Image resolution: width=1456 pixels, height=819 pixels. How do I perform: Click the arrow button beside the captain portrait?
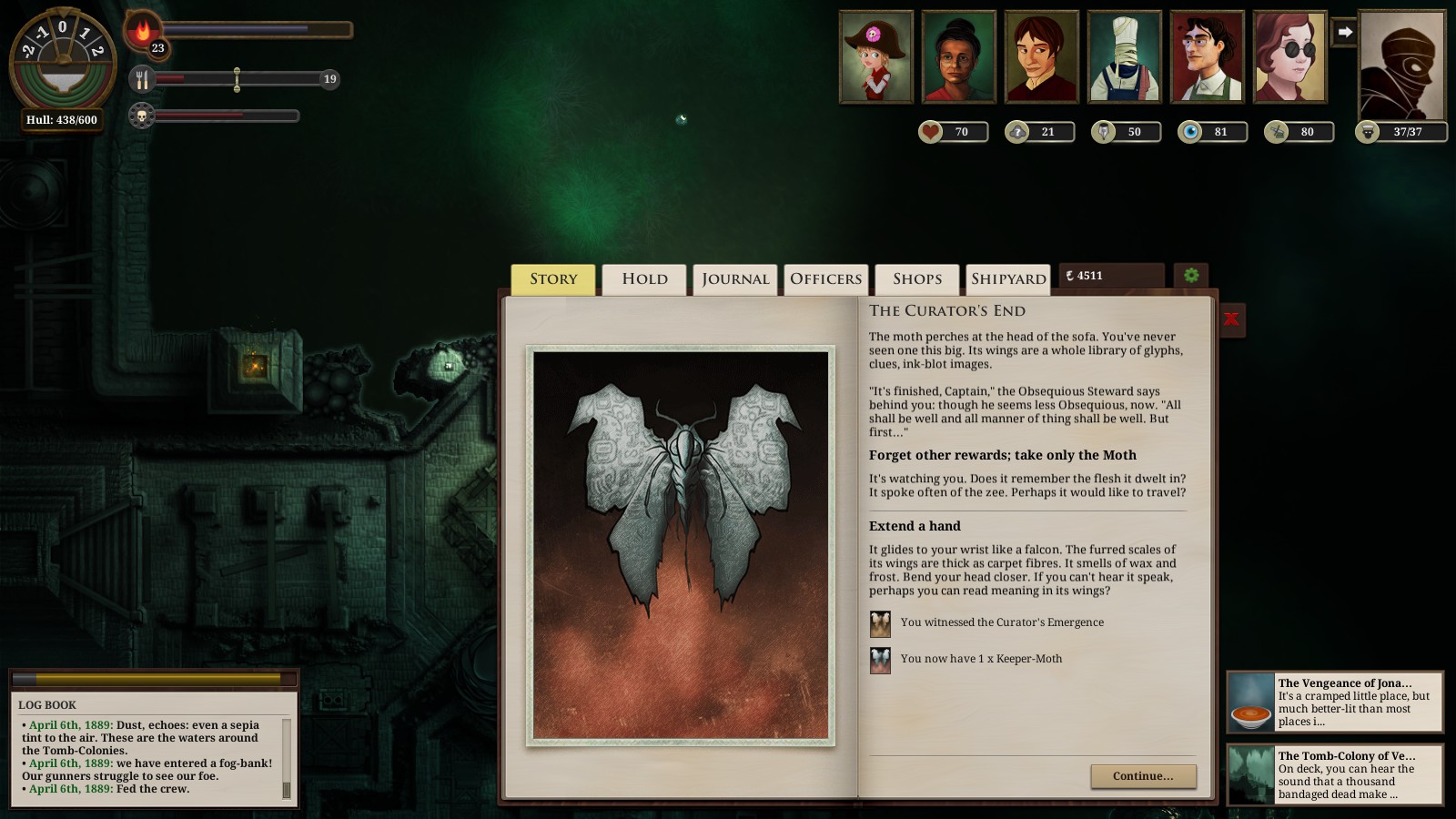point(1344,33)
